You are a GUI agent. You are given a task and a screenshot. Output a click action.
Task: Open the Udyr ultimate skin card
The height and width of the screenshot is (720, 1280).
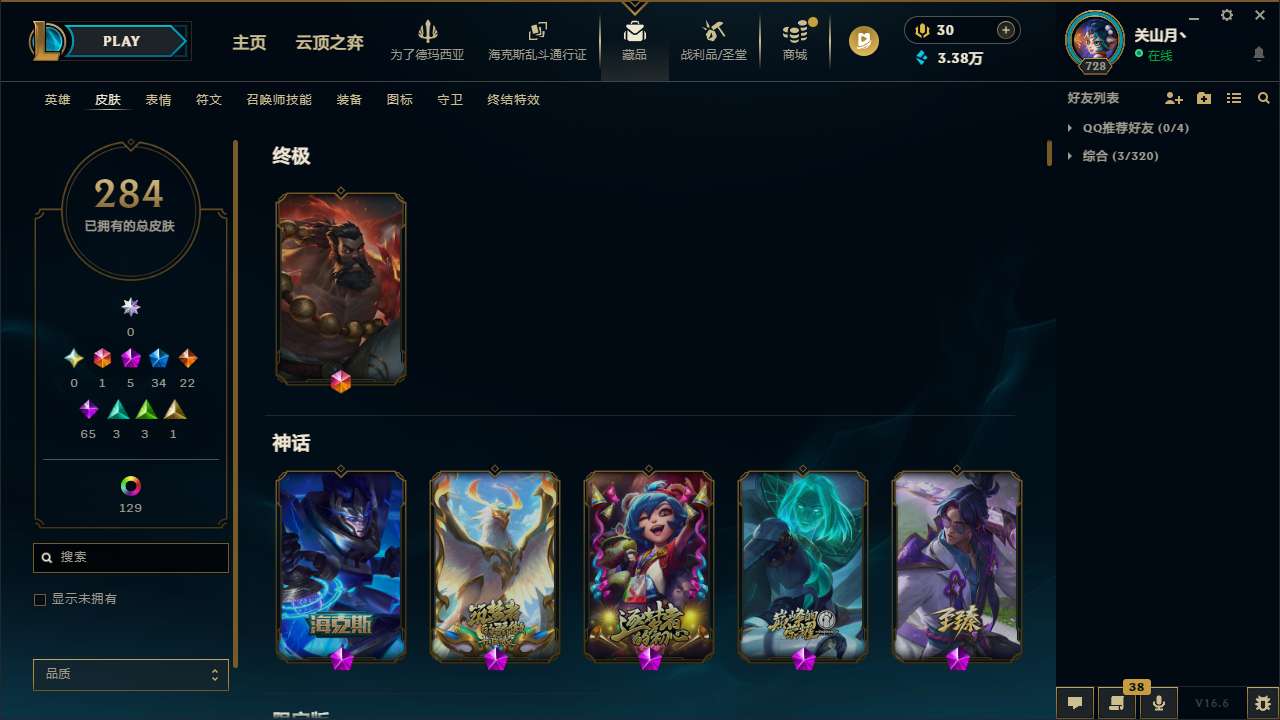point(340,287)
